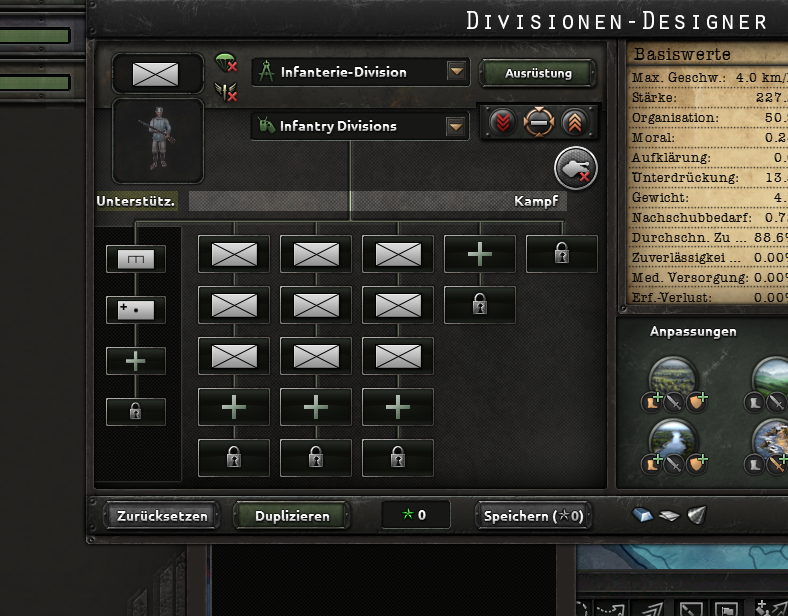Viewport: 788px width, 616px height.
Task: Open the Infantry Divisions template dropdown
Action: (x=457, y=126)
